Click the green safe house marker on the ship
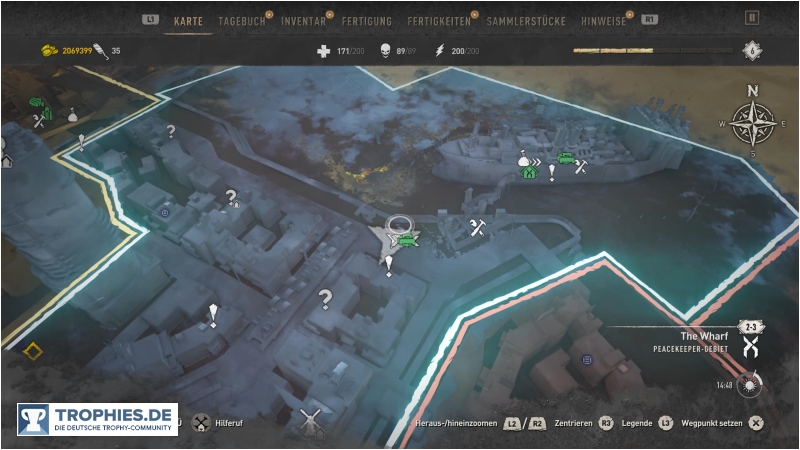 529,172
